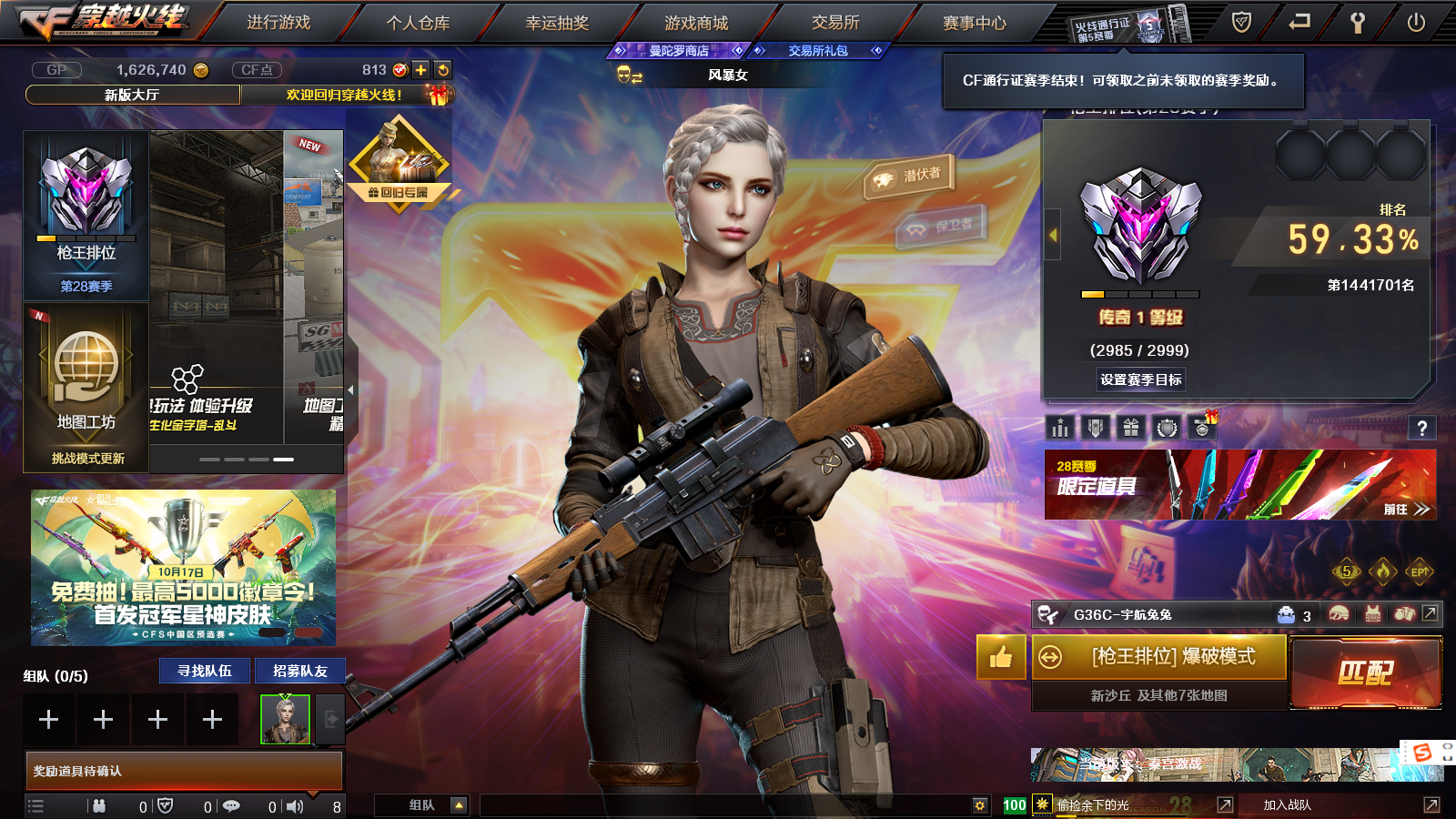Screen dimensions: 1456x819
Task: Choose 招募队友 to recruit teammates
Action: coord(299,671)
